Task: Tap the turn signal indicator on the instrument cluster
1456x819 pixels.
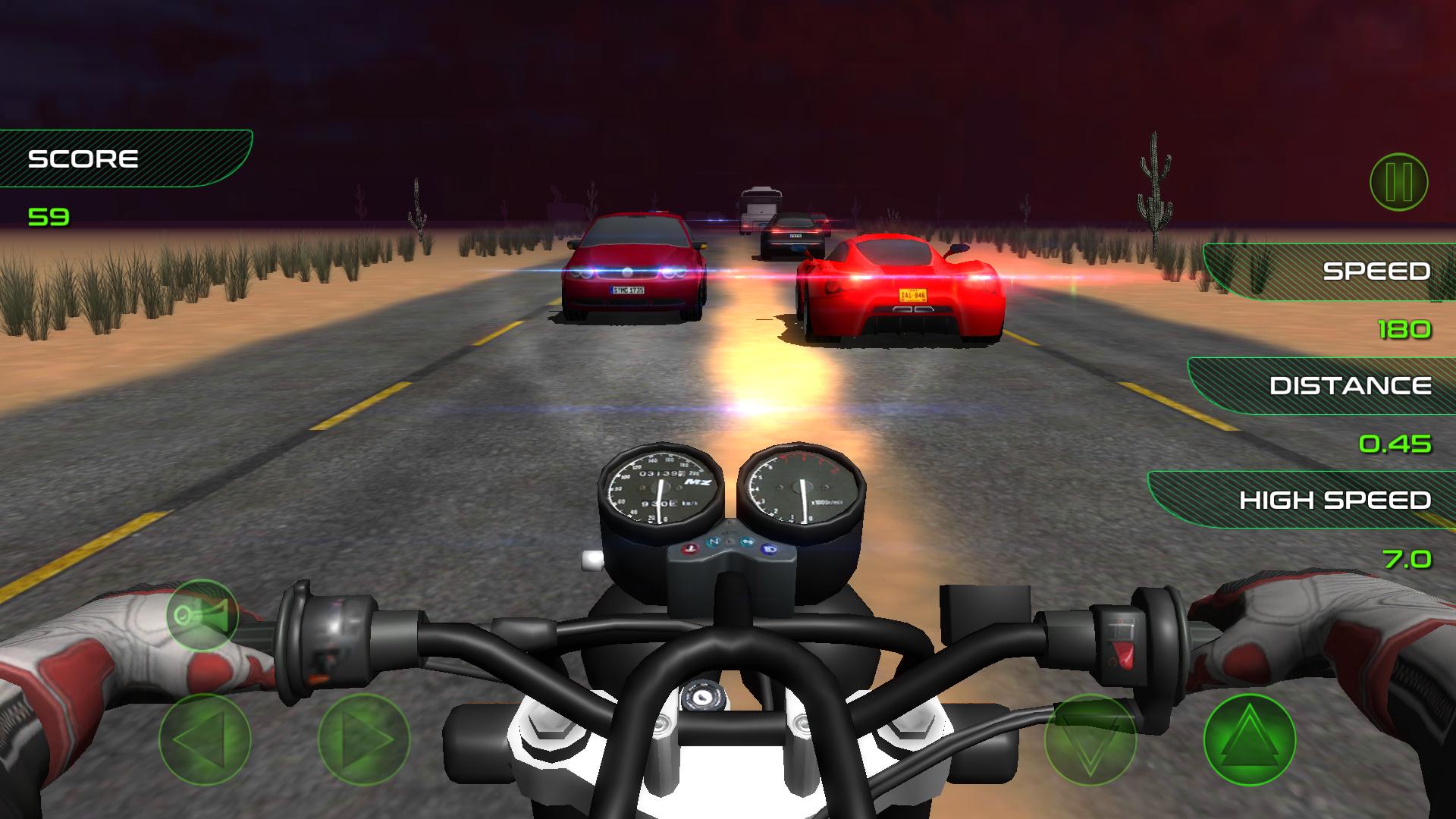Action: (x=745, y=541)
